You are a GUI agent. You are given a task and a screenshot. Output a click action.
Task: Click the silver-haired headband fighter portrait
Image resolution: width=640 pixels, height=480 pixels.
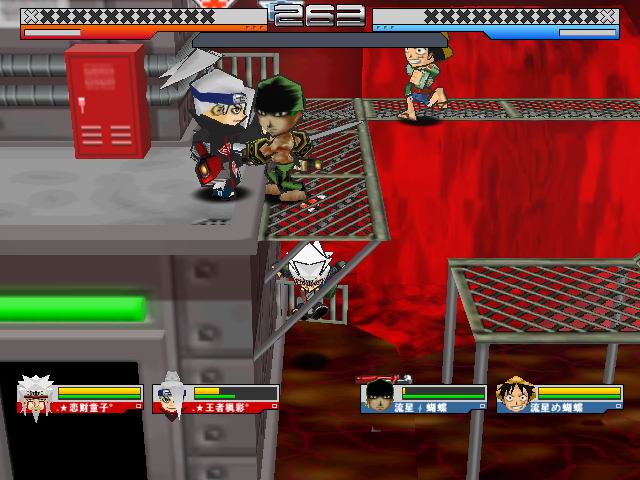pyautogui.click(x=171, y=397)
